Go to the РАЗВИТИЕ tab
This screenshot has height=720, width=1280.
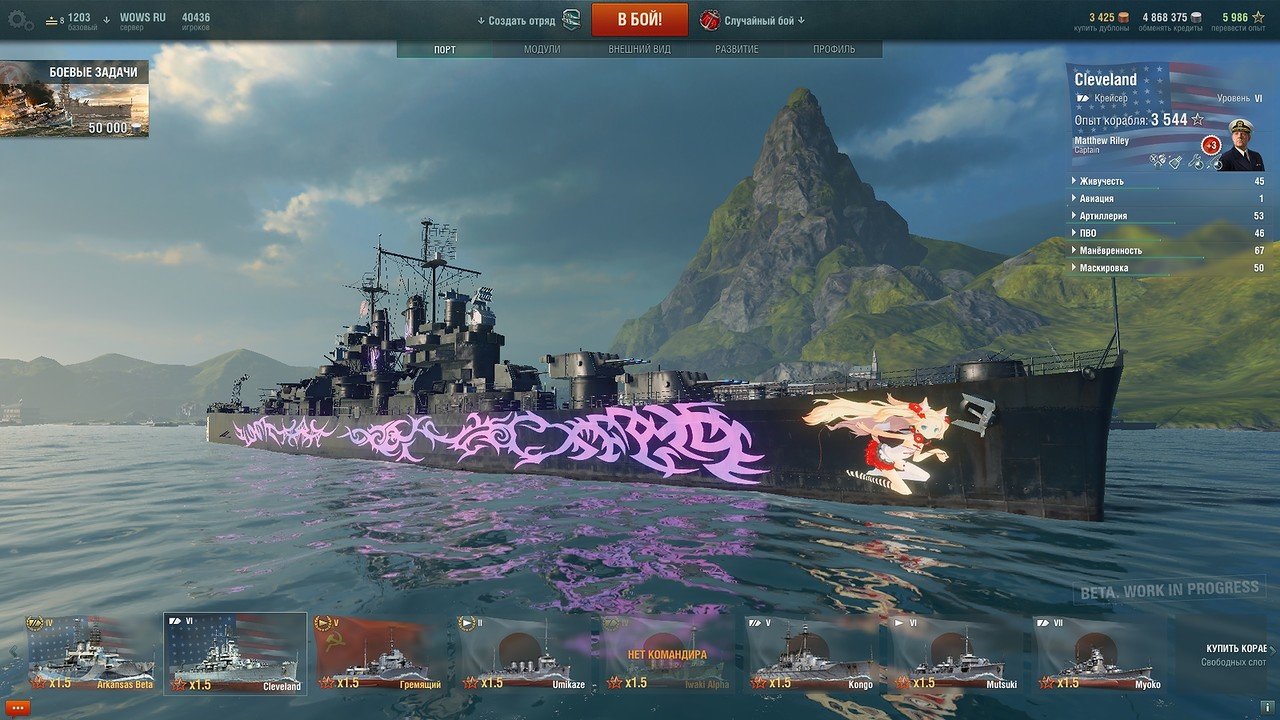[736, 50]
